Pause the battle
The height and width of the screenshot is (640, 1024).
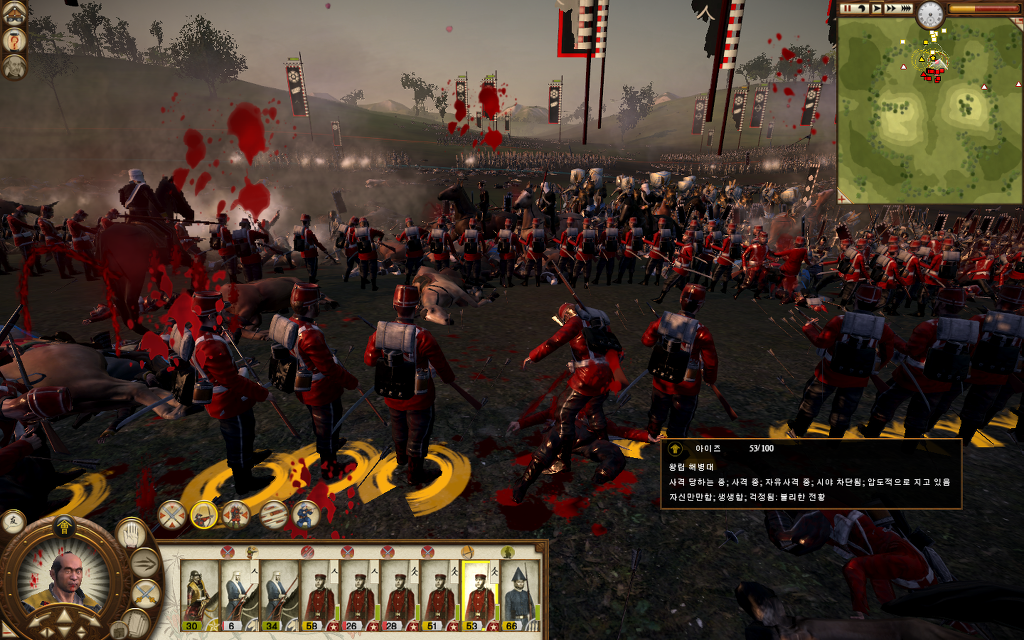pyautogui.click(x=847, y=8)
